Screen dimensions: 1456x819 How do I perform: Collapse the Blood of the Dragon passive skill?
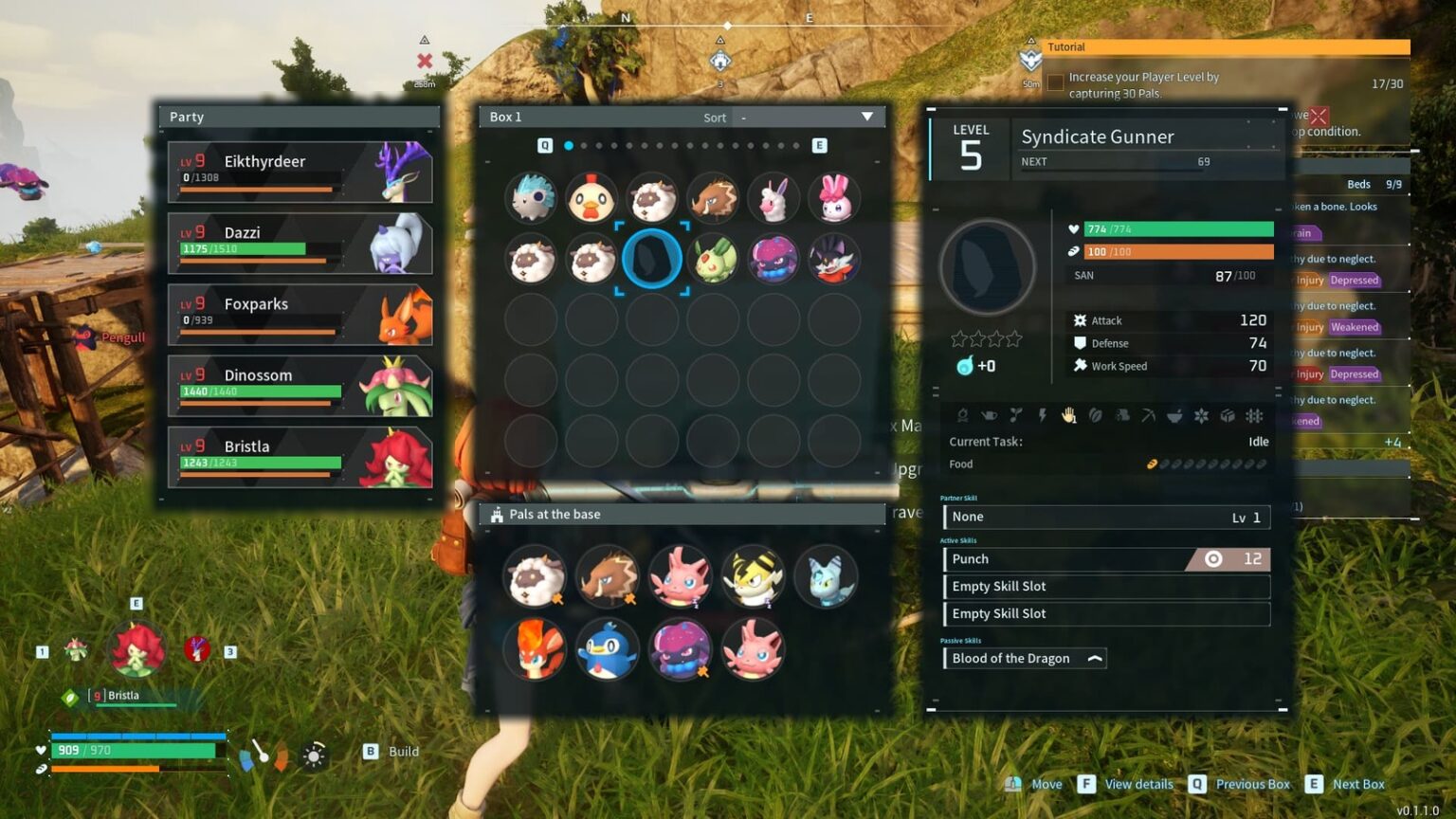[x=1095, y=658]
